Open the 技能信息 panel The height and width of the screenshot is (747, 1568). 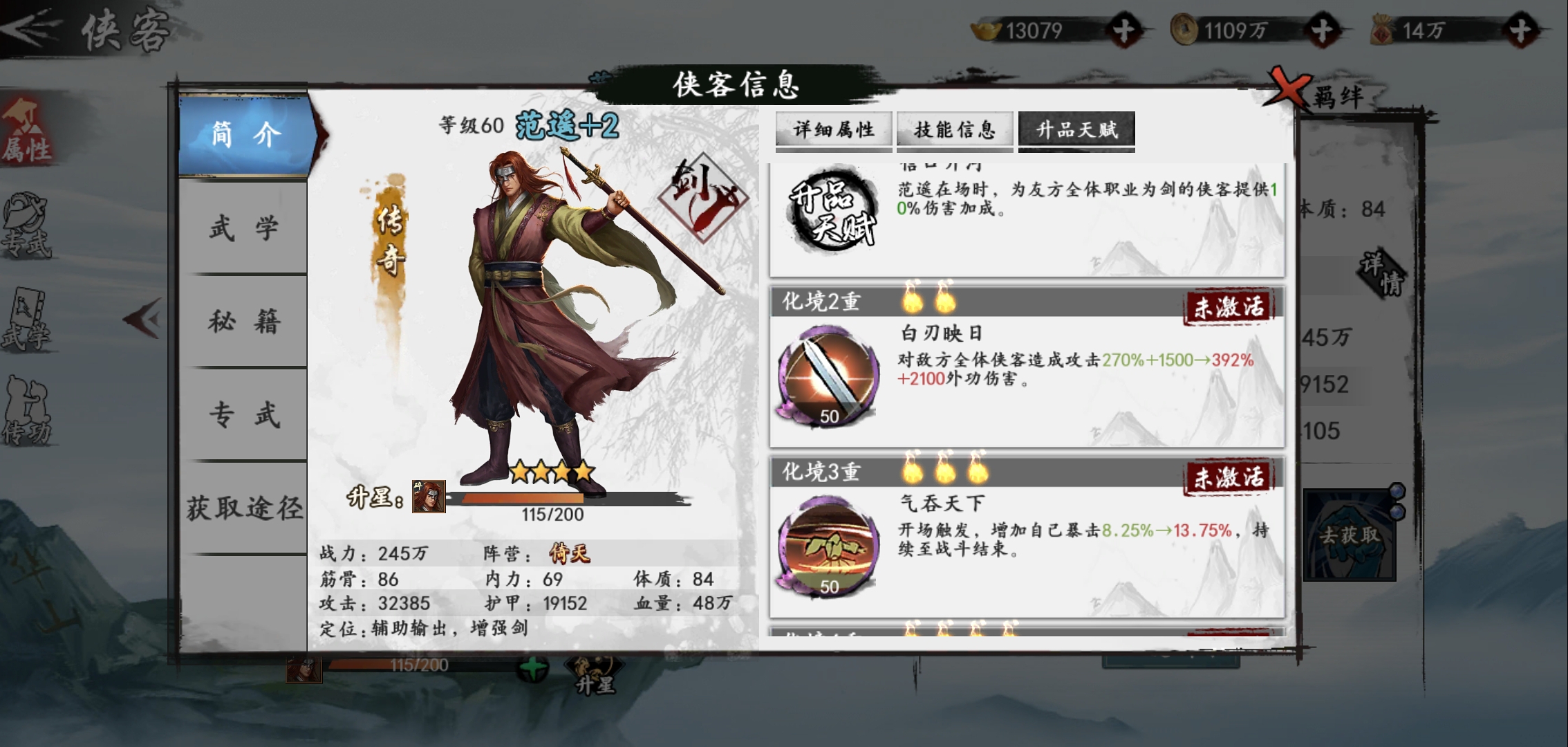(954, 130)
